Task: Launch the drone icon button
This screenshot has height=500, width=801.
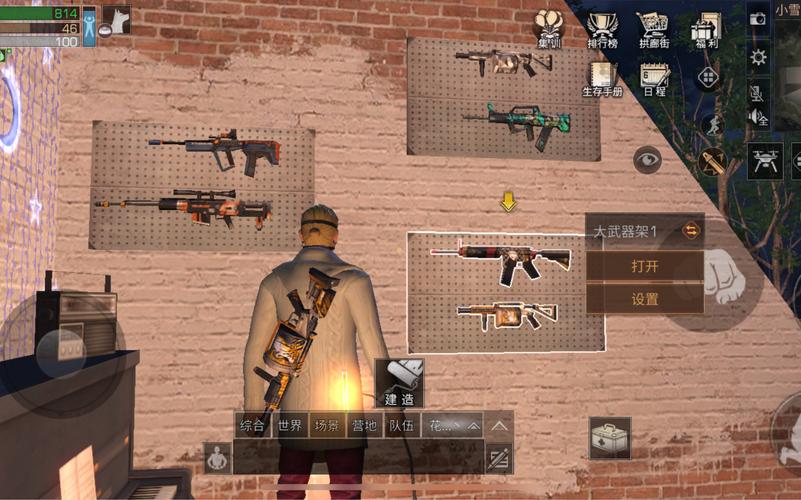Action: (766, 161)
